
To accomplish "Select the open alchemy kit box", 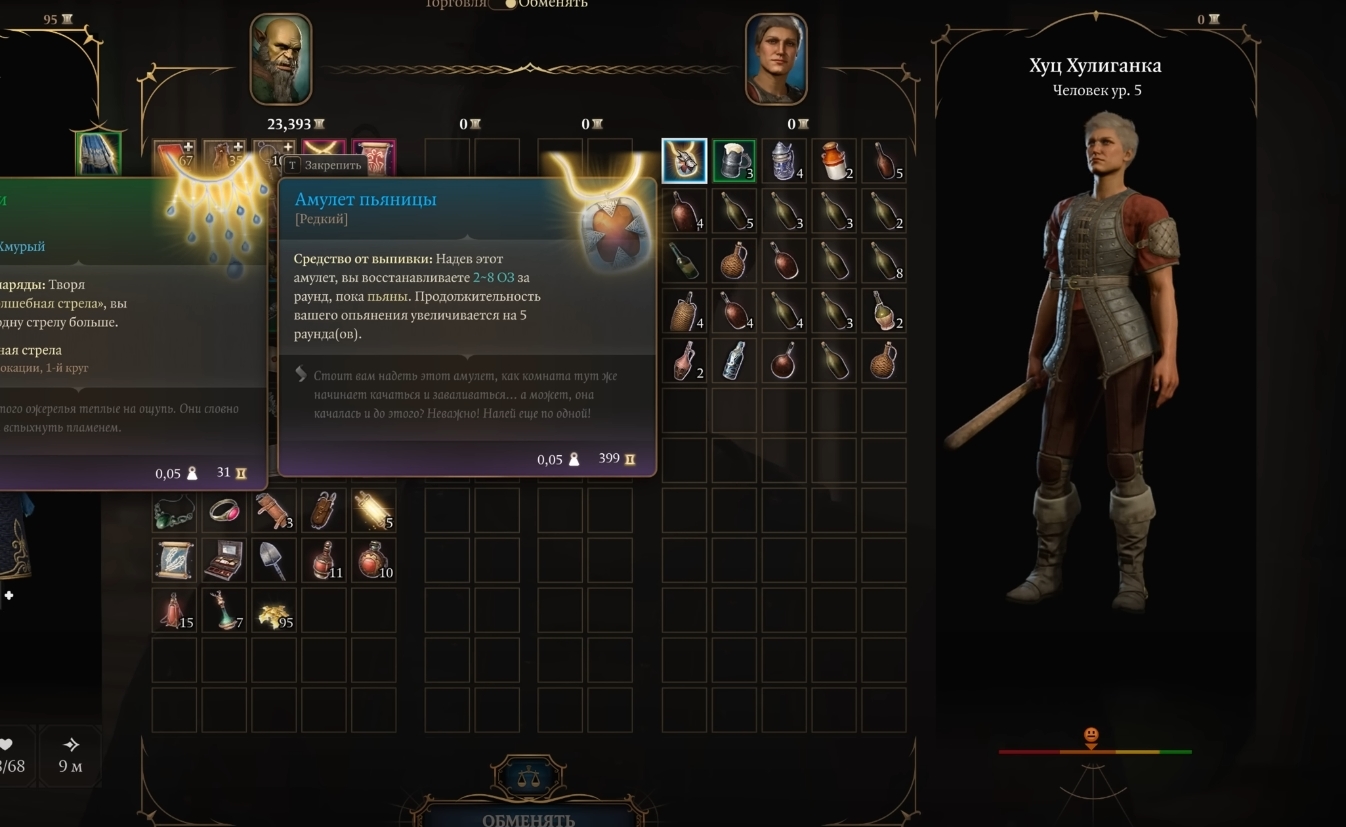I will (225, 560).
